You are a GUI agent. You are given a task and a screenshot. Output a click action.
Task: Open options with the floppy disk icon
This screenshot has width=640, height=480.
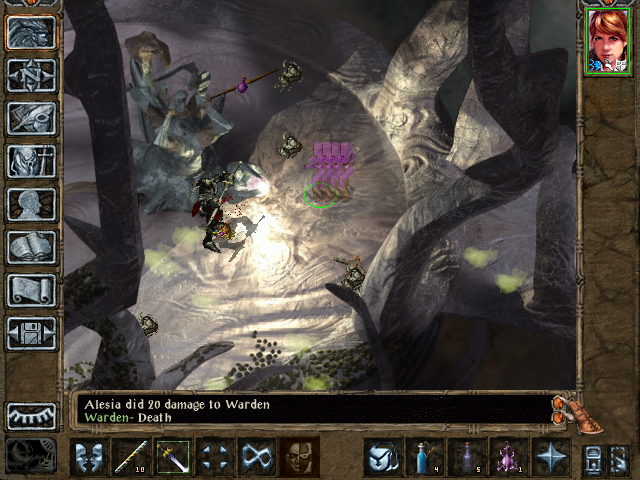[31, 333]
